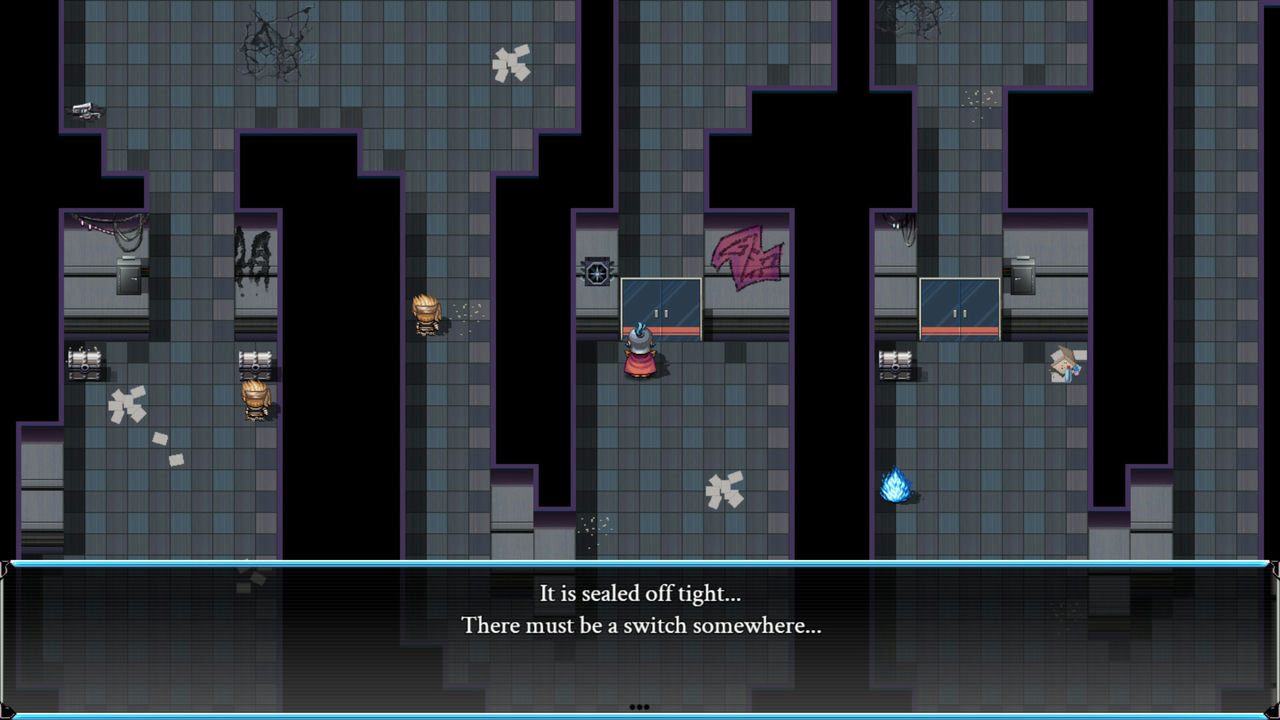Click the dialogue continue ellipsis indicator
Image resolution: width=1280 pixels, height=720 pixels.
tap(639, 707)
